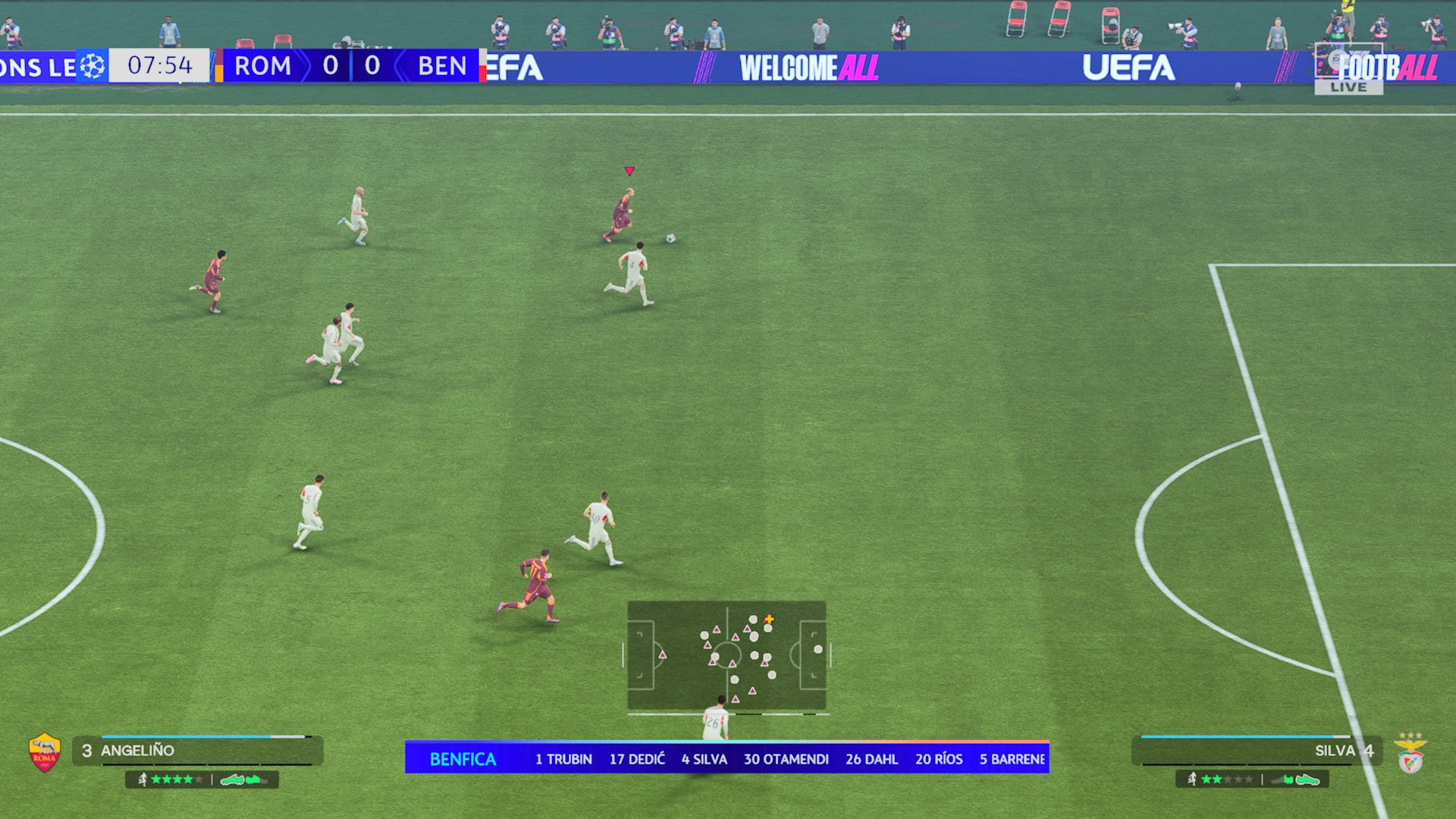The height and width of the screenshot is (819, 1456).
Task: Choose Trubin in the lineup ticker
Action: coord(563,759)
